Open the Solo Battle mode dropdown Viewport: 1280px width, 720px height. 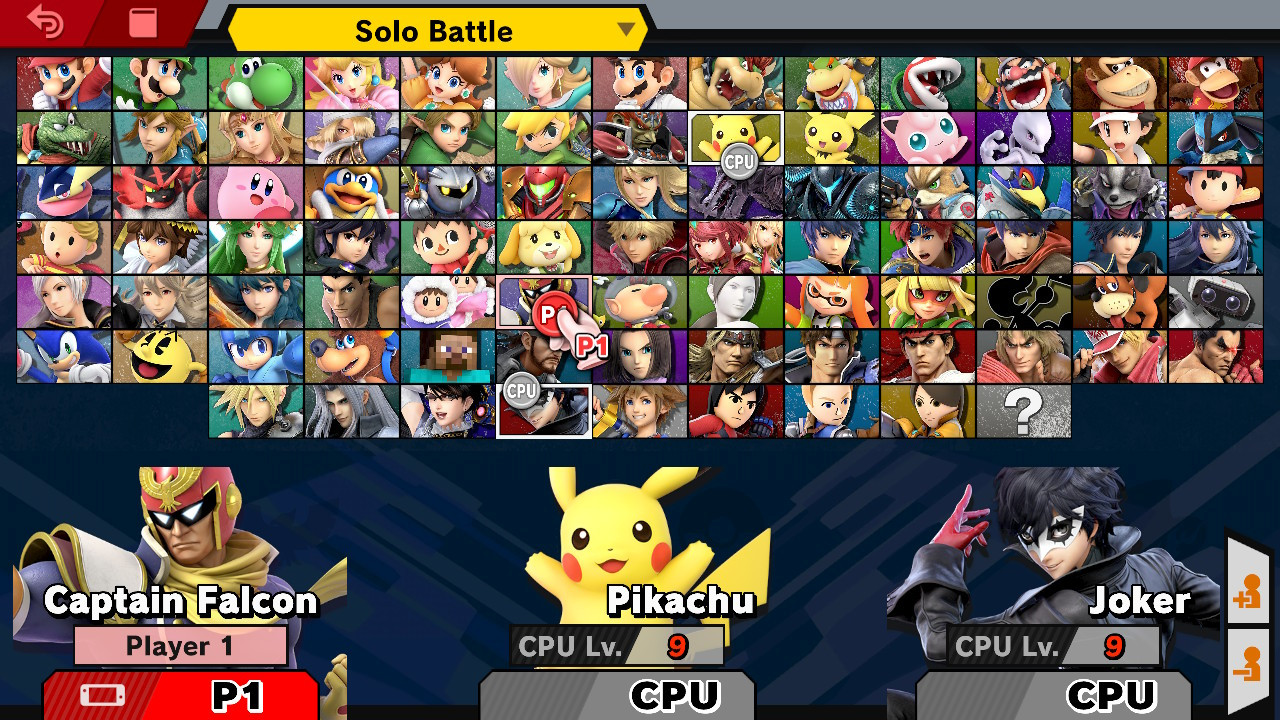point(432,31)
